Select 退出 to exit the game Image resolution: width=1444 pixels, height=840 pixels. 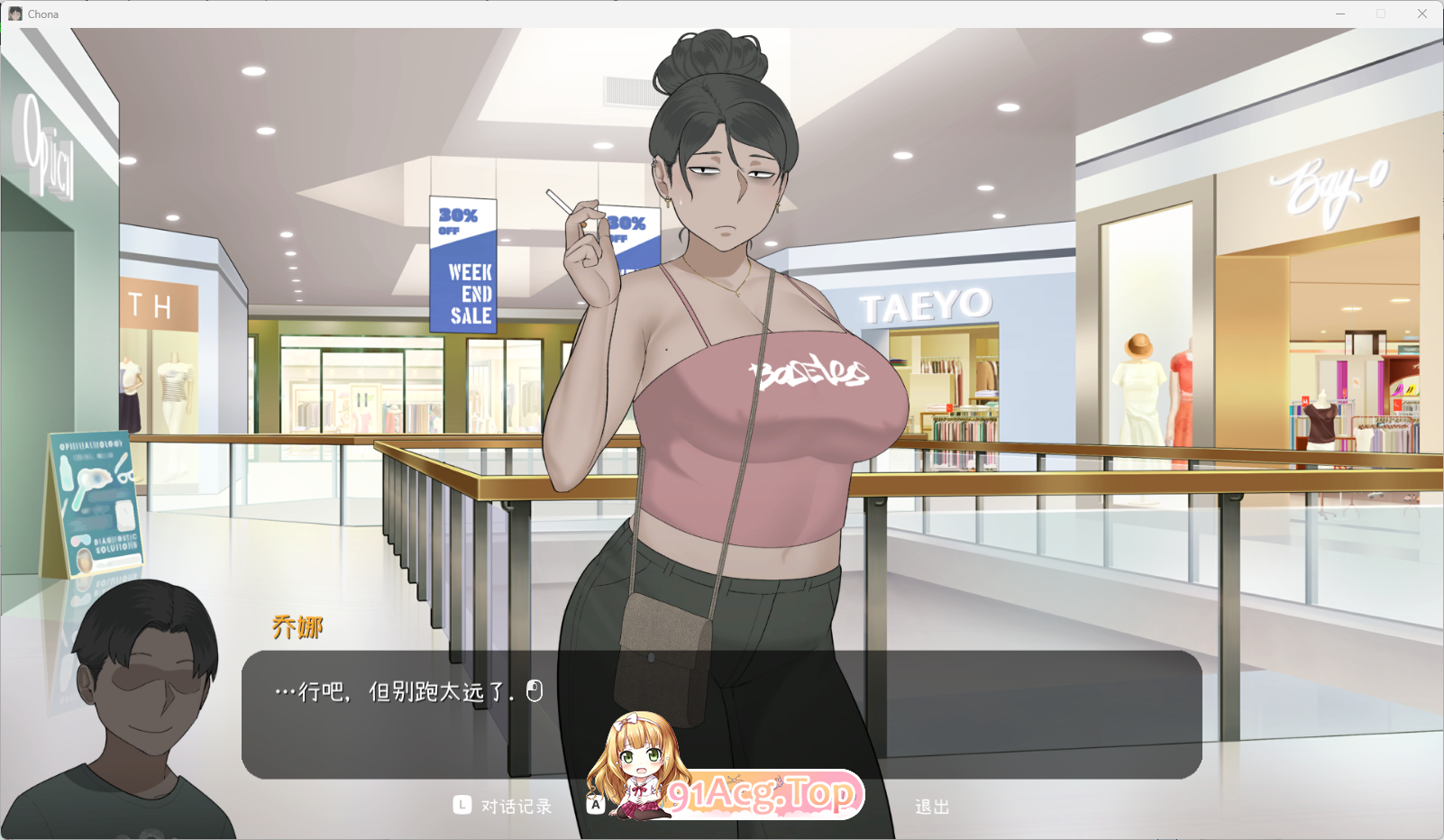(x=930, y=806)
